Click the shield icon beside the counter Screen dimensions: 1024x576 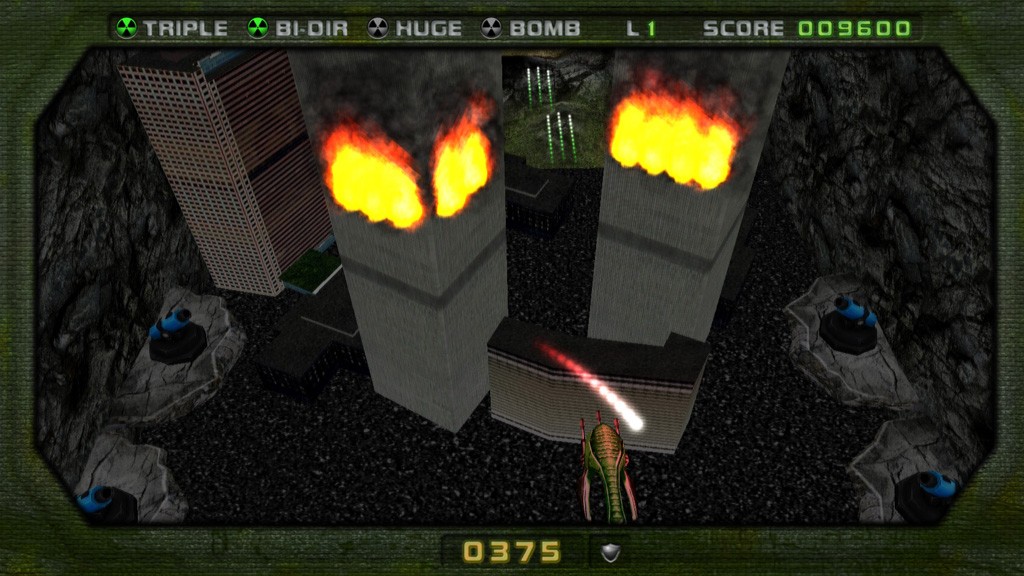(610, 552)
